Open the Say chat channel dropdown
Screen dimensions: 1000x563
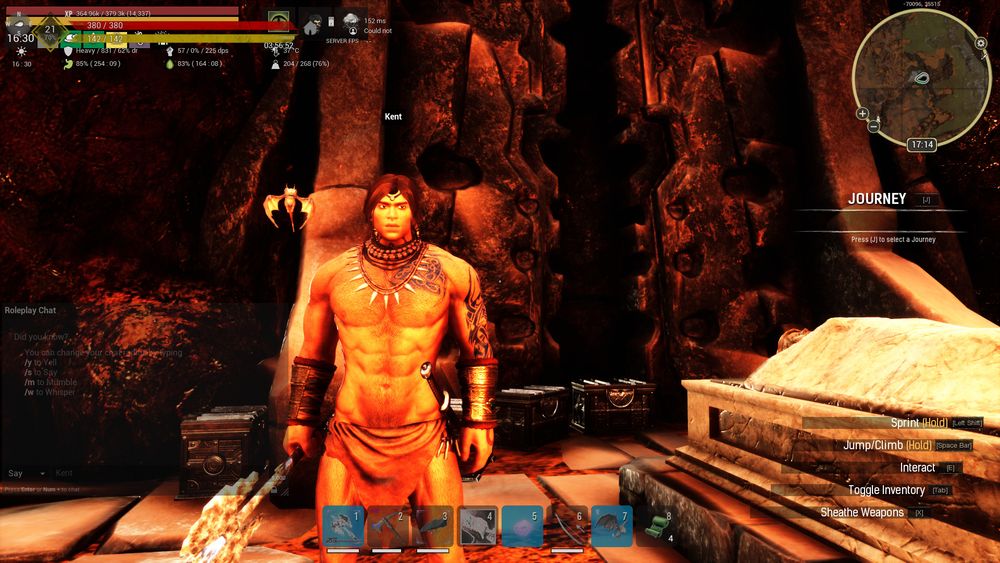coord(28,473)
